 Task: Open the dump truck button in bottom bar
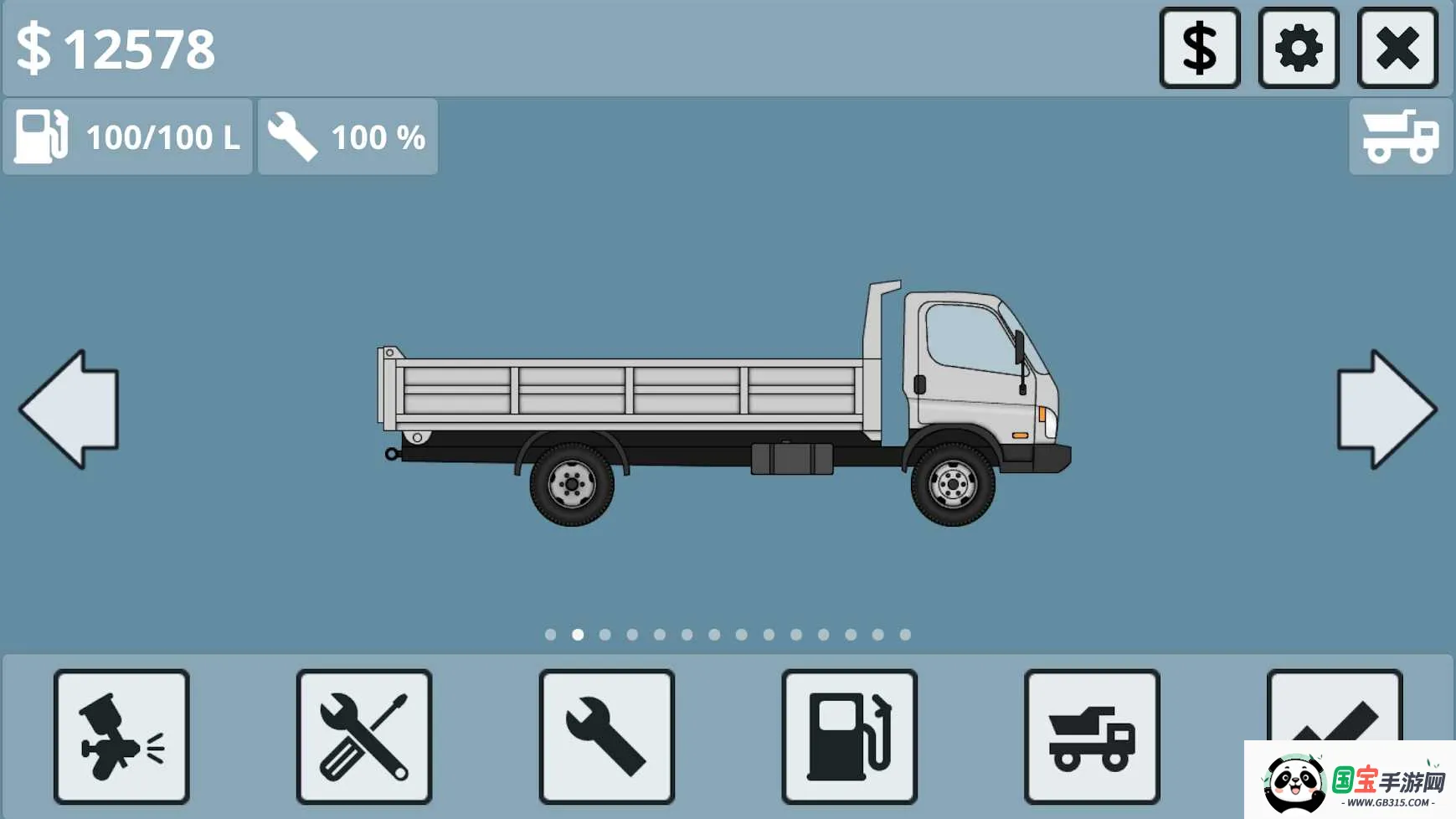tap(1091, 736)
